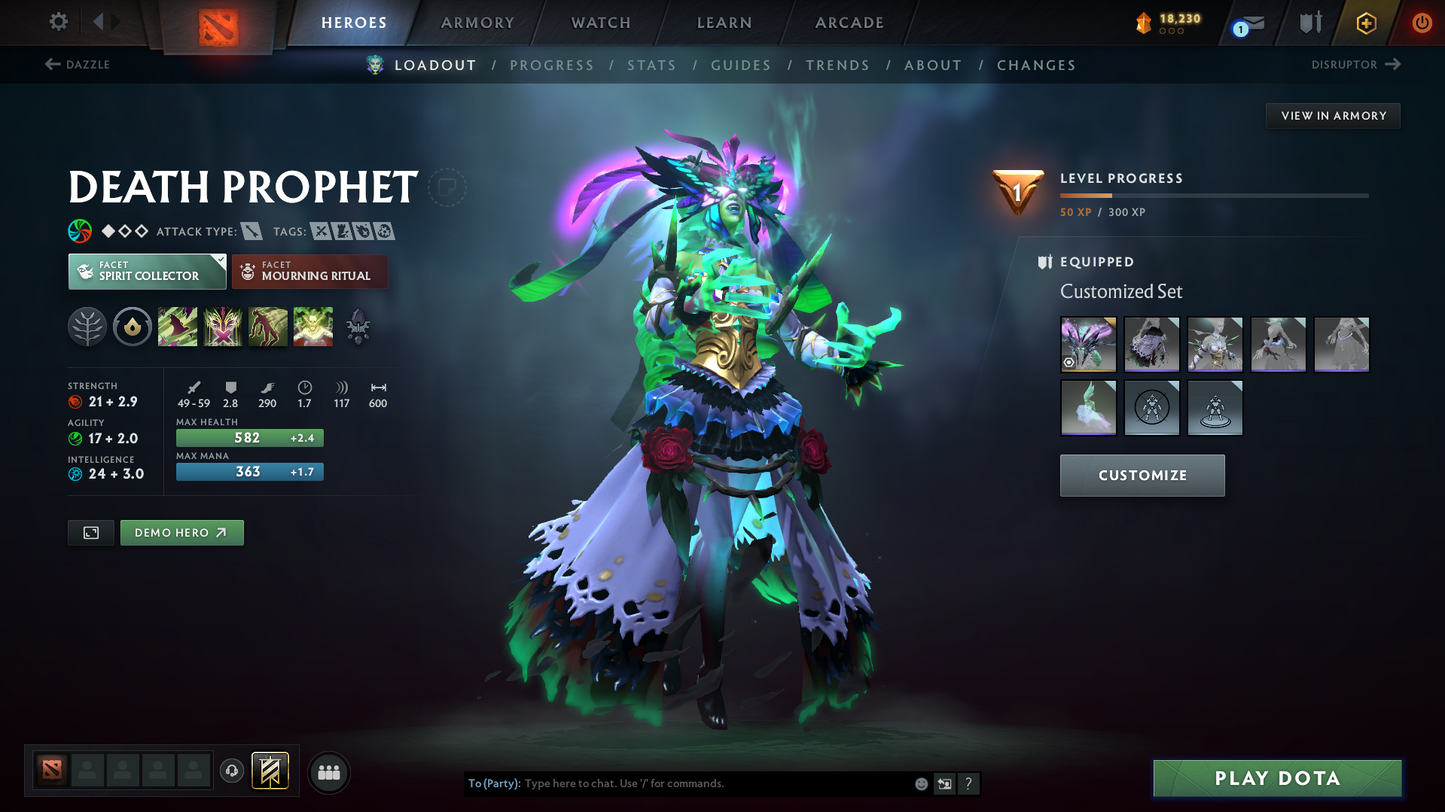Advance to Disruptor's hero page
Screen dimensions: 1445x812
pyautogui.click(x=1356, y=64)
